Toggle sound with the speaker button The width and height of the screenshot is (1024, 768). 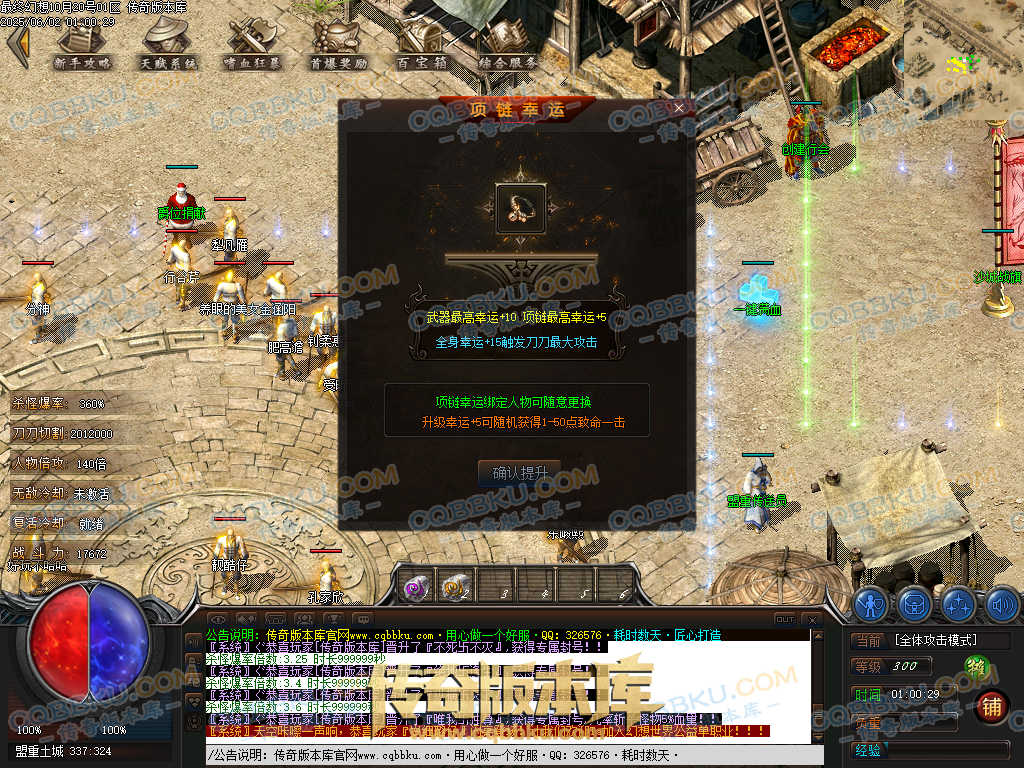[1002, 604]
